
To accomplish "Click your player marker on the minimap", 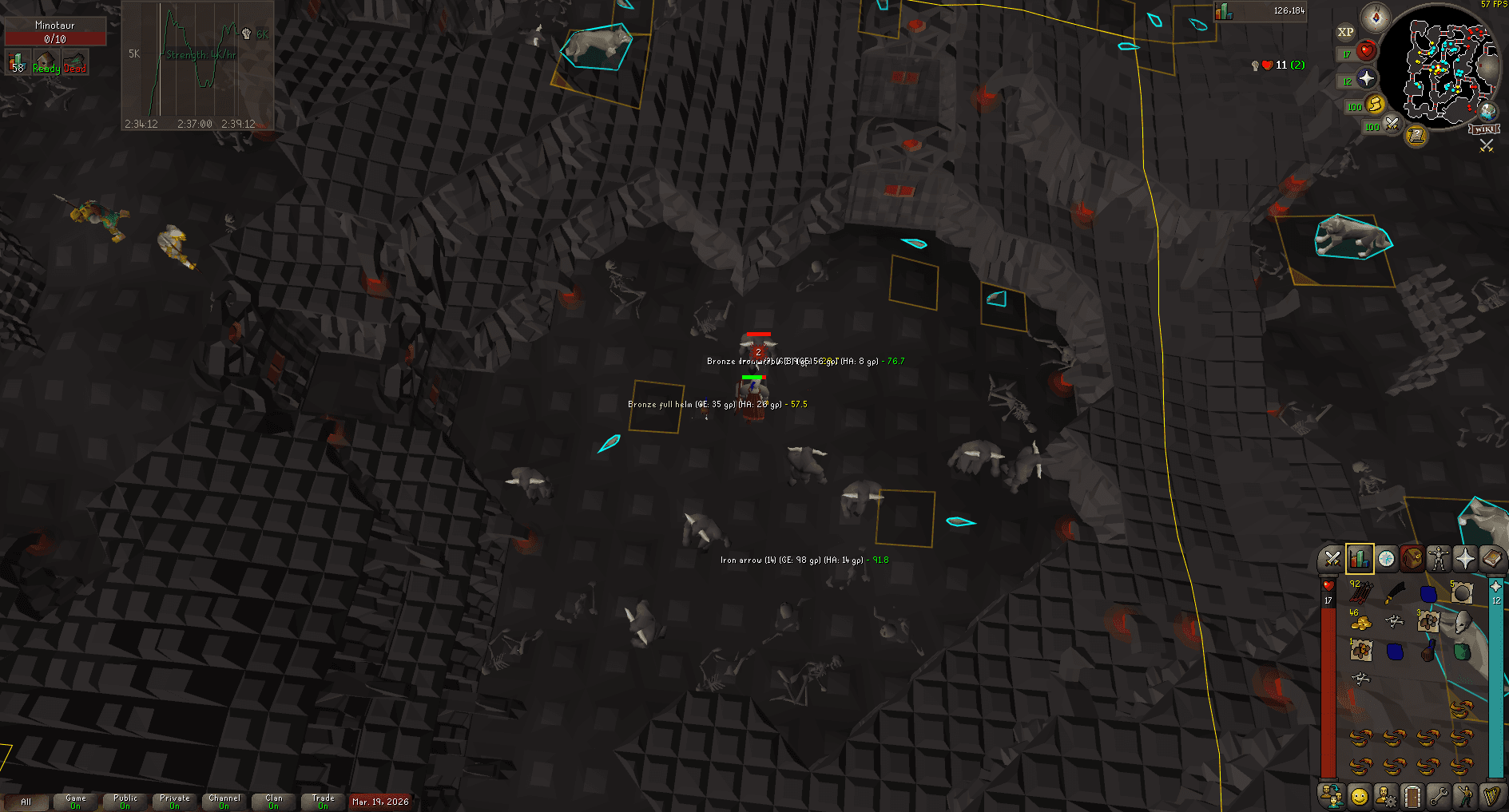I will (1438, 67).
